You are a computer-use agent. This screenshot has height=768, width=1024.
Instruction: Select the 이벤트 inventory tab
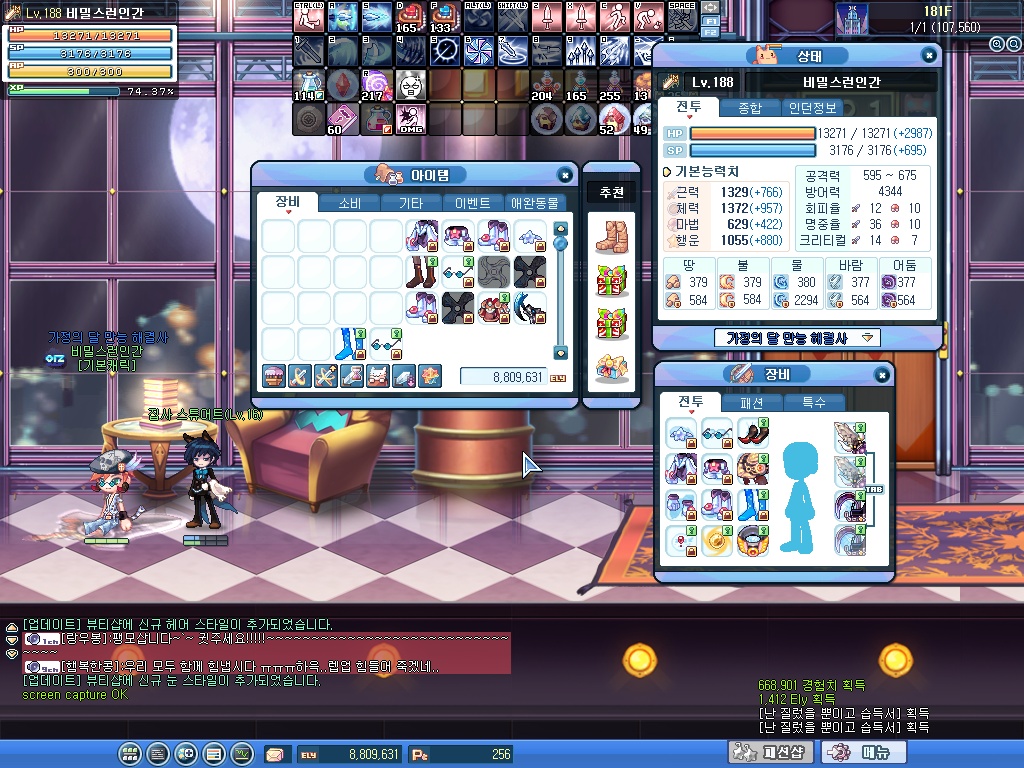[x=472, y=203]
